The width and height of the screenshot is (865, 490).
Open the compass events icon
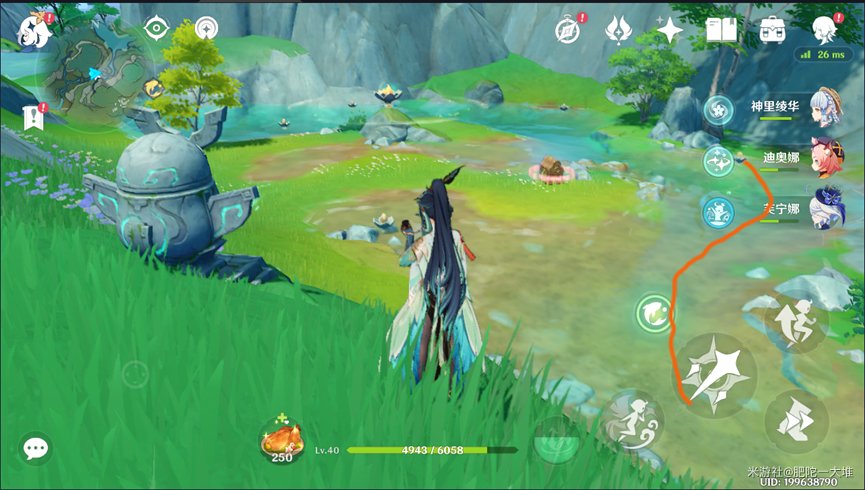pyautogui.click(x=571, y=30)
